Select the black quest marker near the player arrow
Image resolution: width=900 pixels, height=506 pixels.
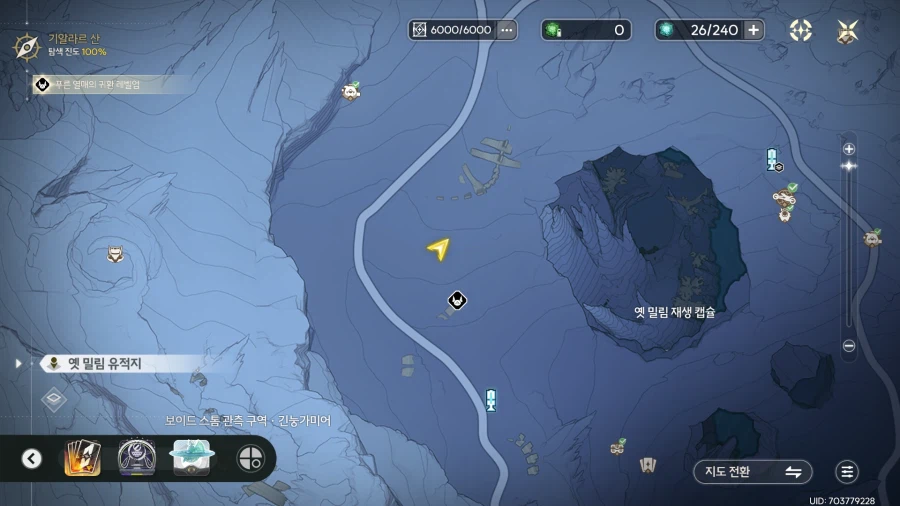tap(457, 300)
